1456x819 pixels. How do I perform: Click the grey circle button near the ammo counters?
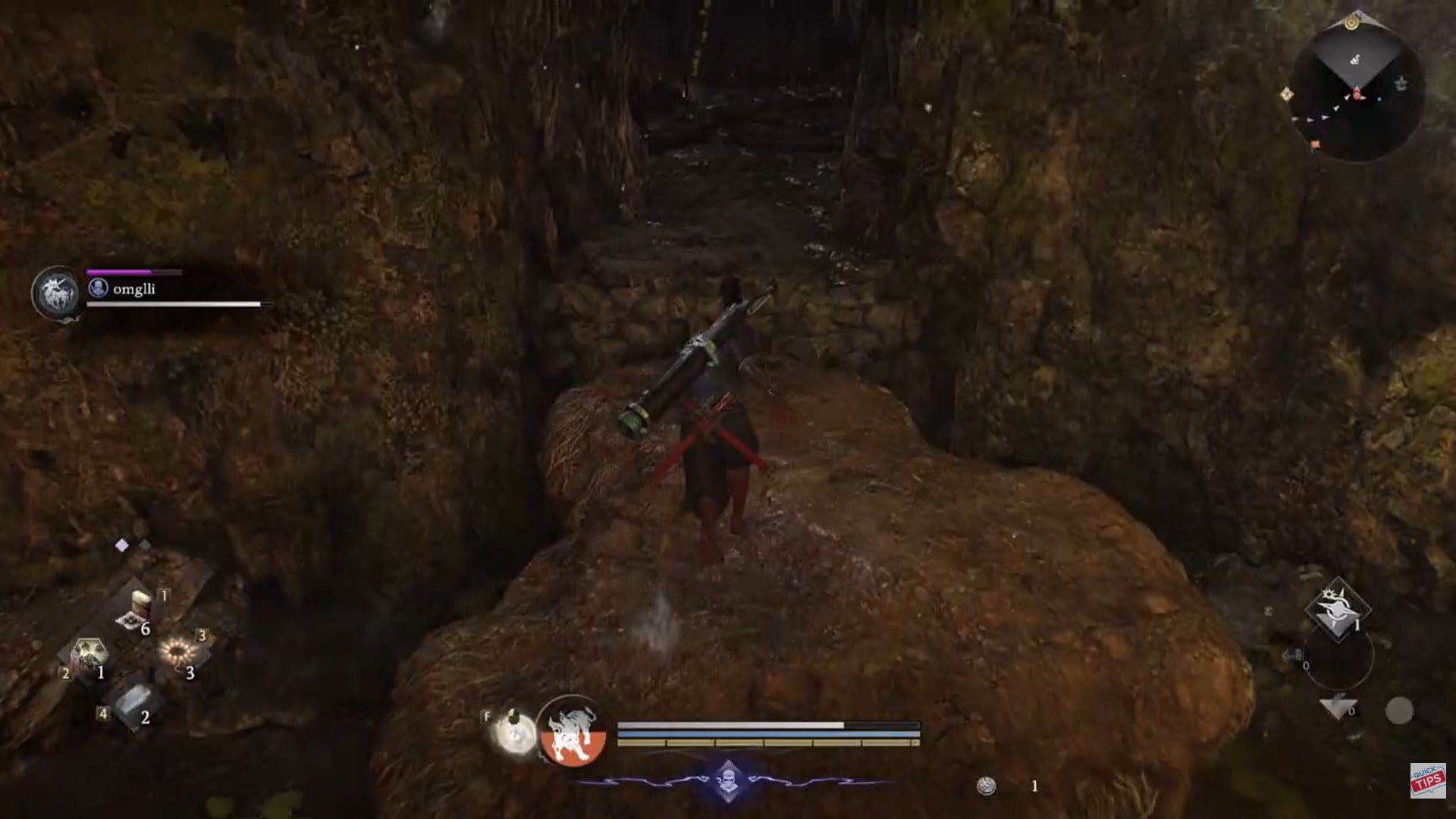click(x=1398, y=711)
